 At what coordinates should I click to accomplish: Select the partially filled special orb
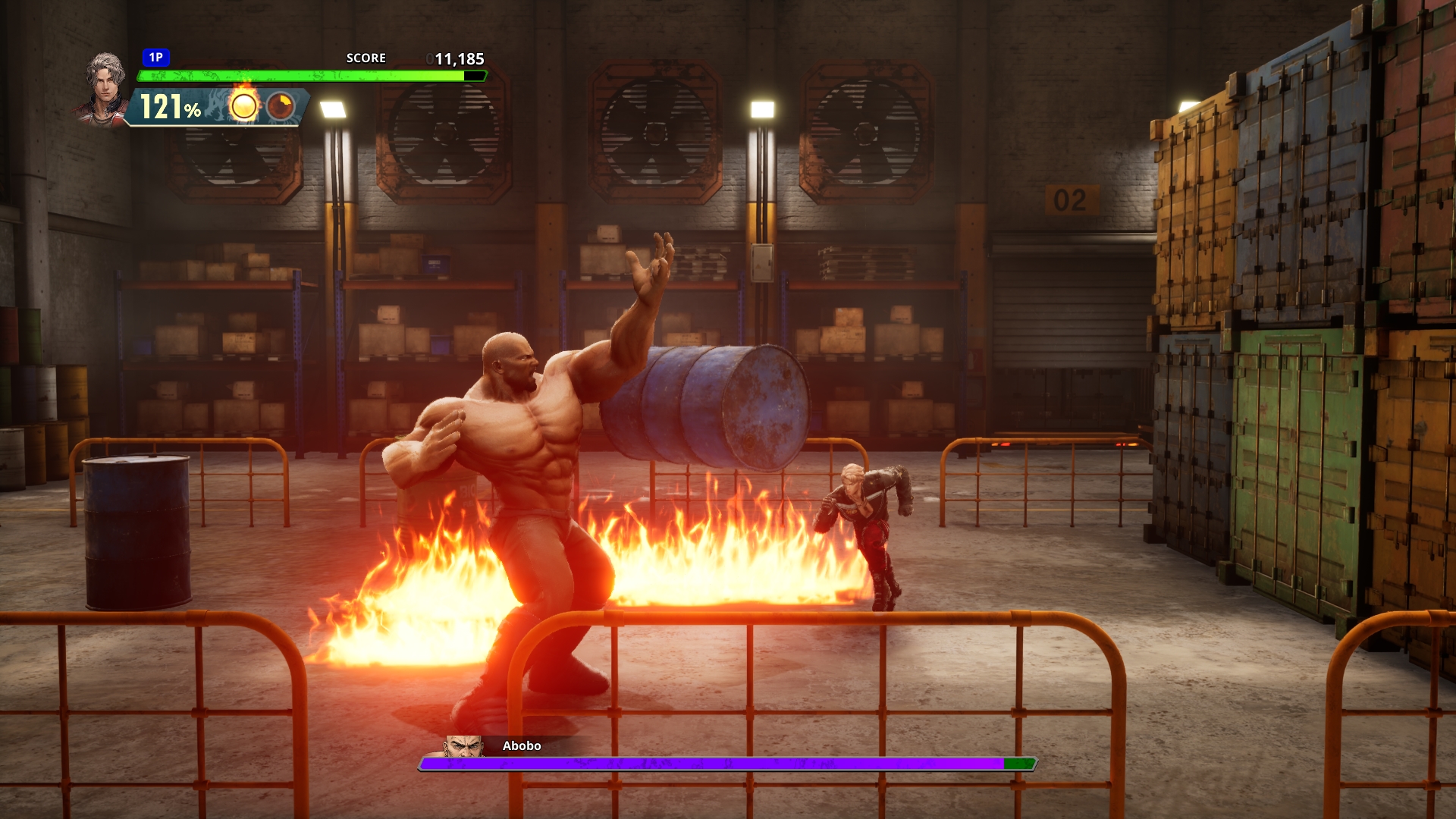pyautogui.click(x=281, y=106)
